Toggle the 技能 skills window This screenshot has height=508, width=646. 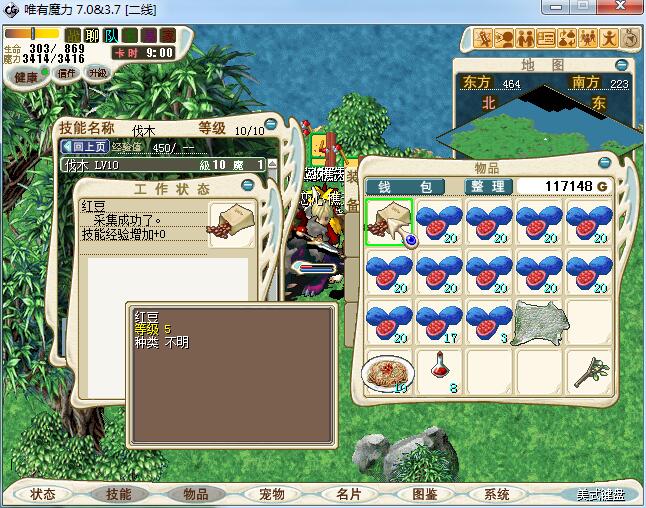pyautogui.click(x=119, y=494)
